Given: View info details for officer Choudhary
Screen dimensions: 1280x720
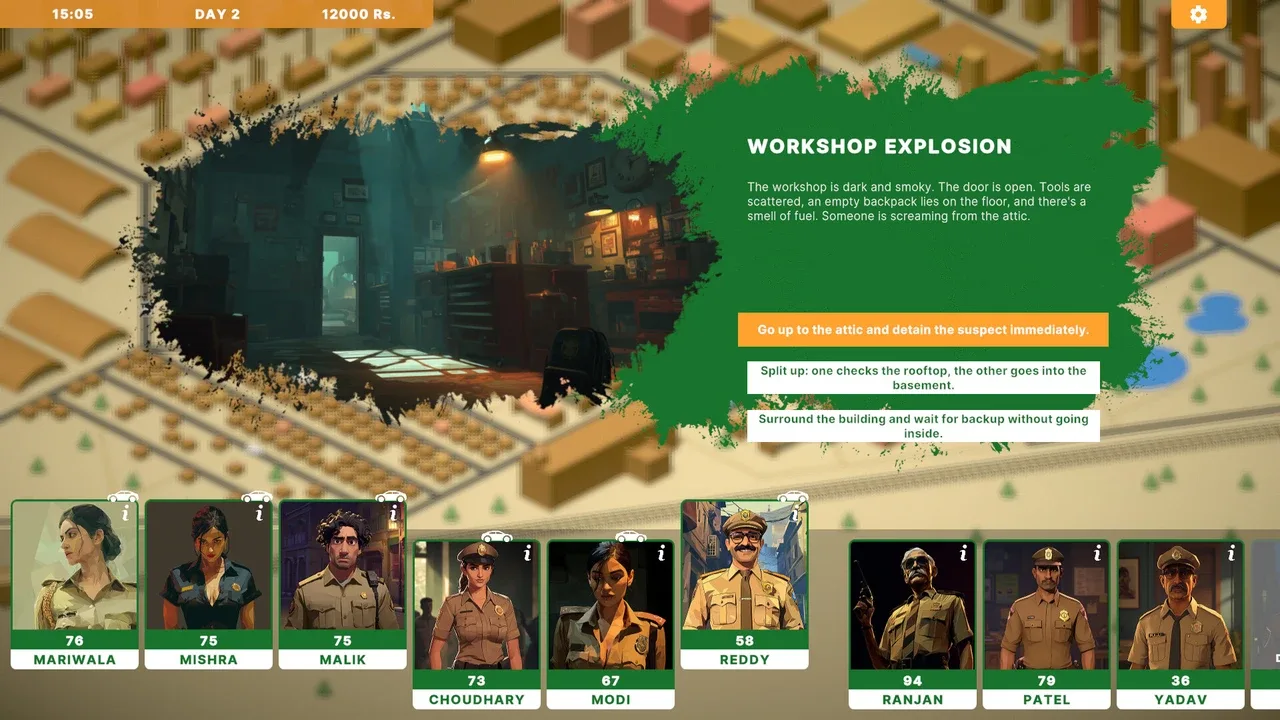Looking at the screenshot, I should 527,553.
